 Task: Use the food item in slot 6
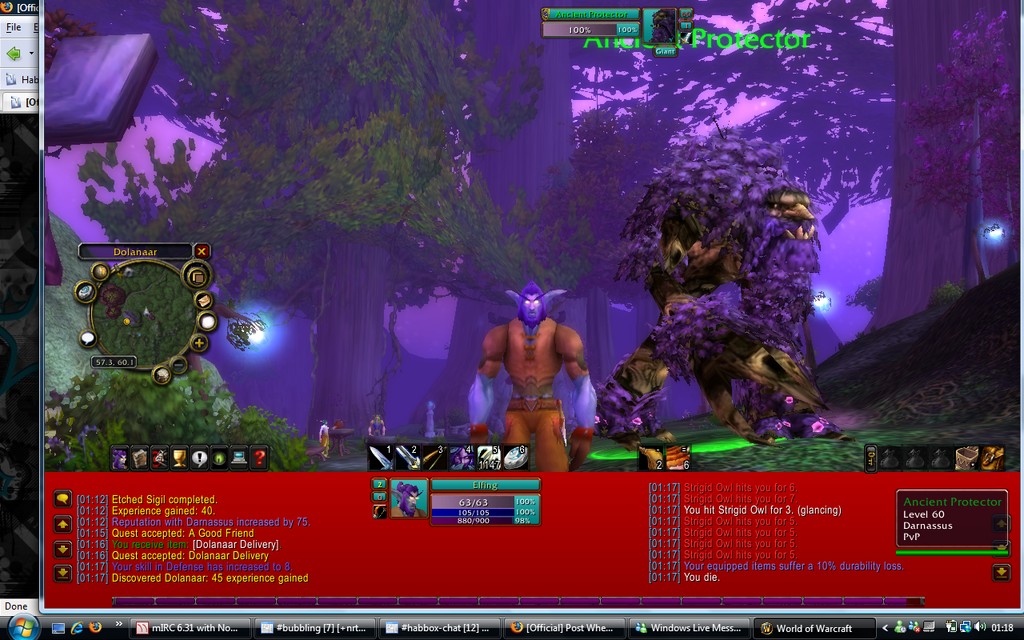pos(678,458)
